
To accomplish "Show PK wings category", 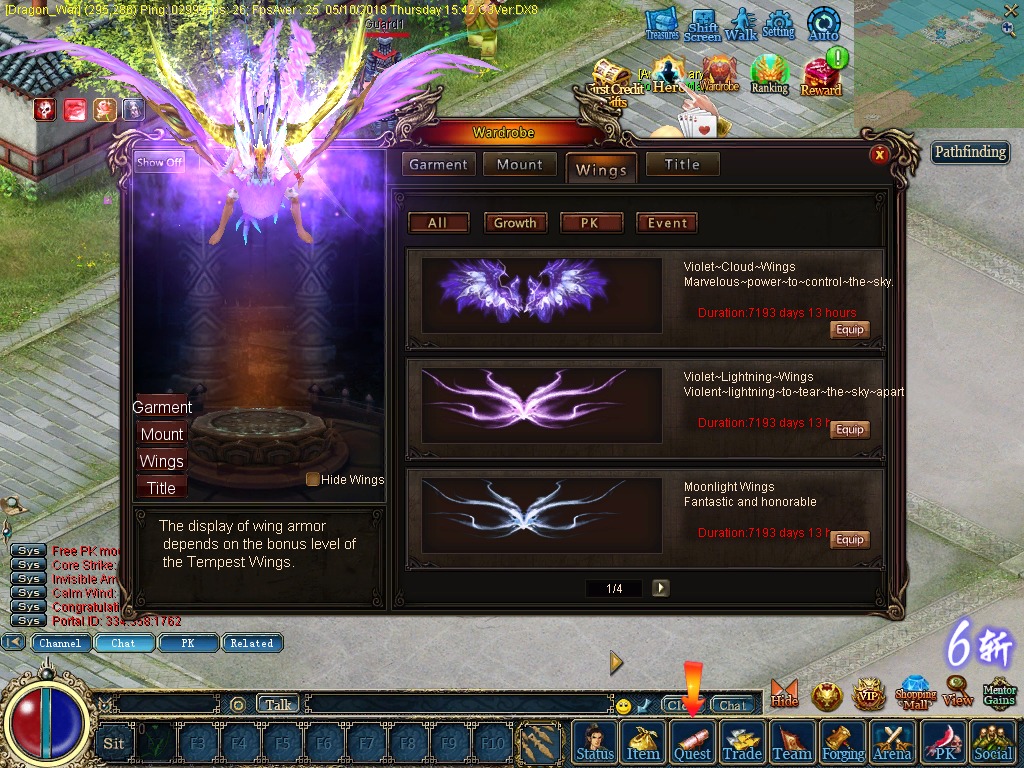I will [x=590, y=223].
